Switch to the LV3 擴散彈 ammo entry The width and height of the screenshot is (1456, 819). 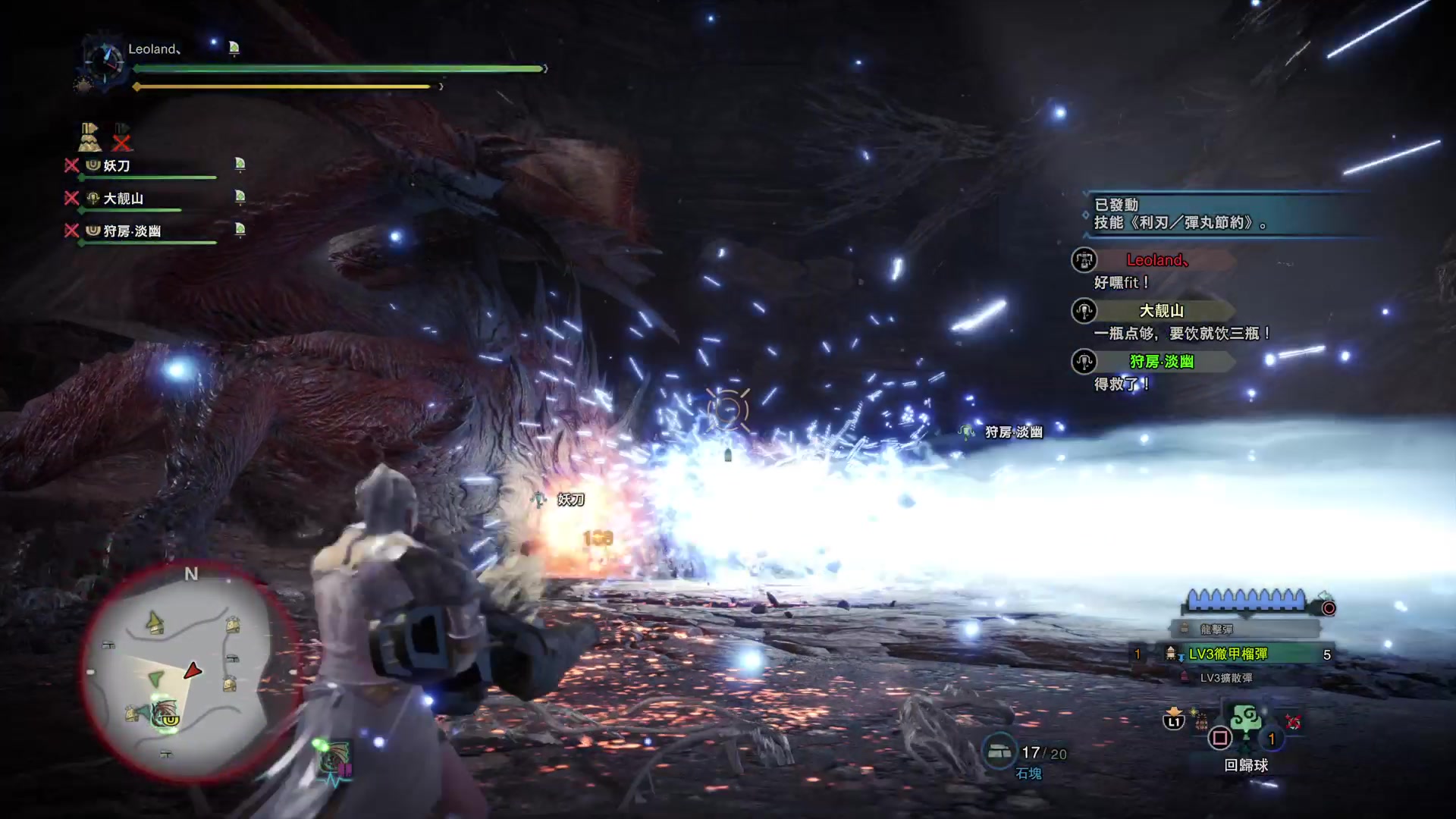coord(1225,678)
